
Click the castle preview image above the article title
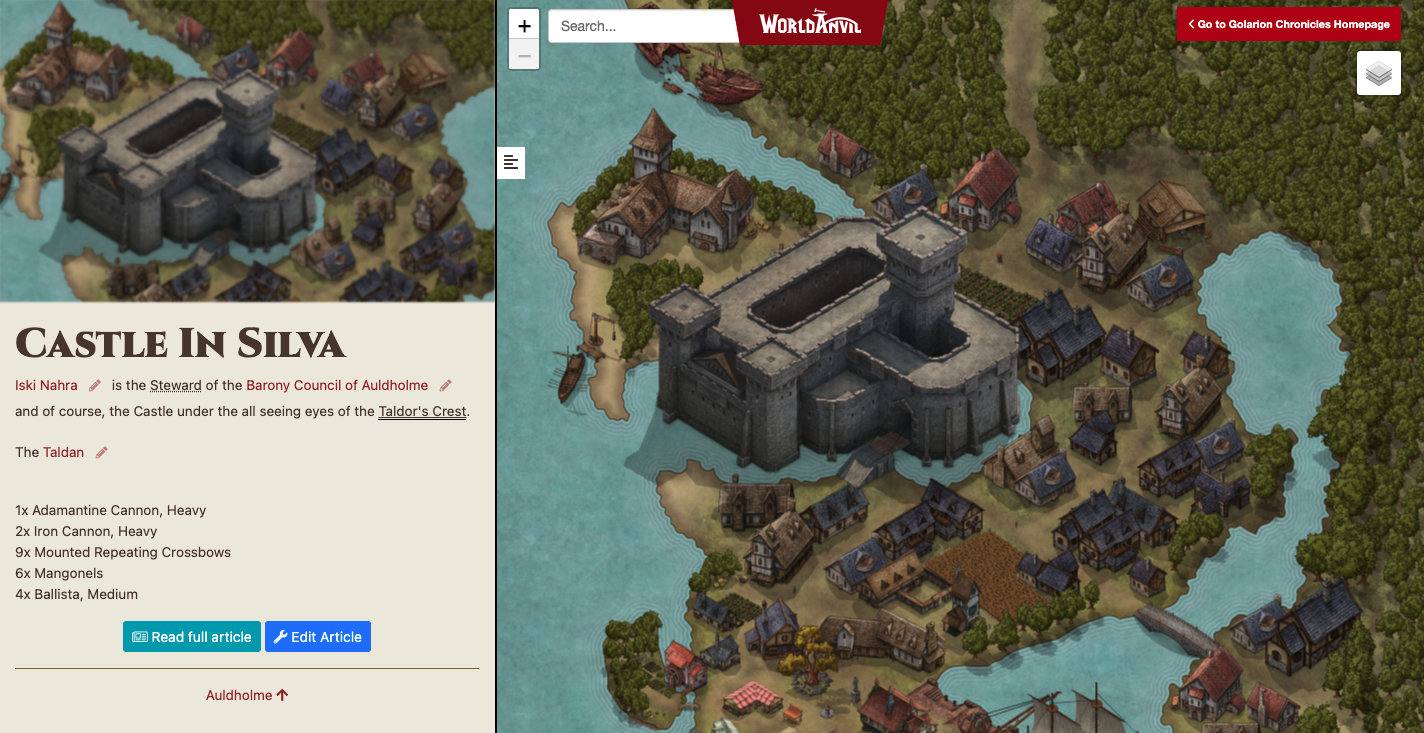pos(247,148)
